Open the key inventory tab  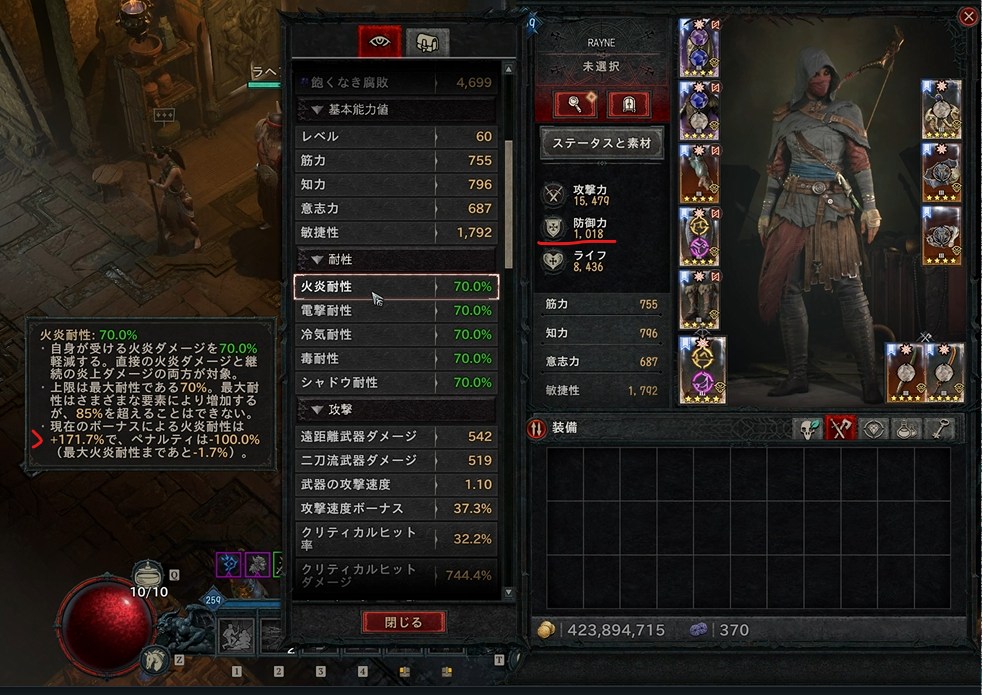[x=940, y=430]
